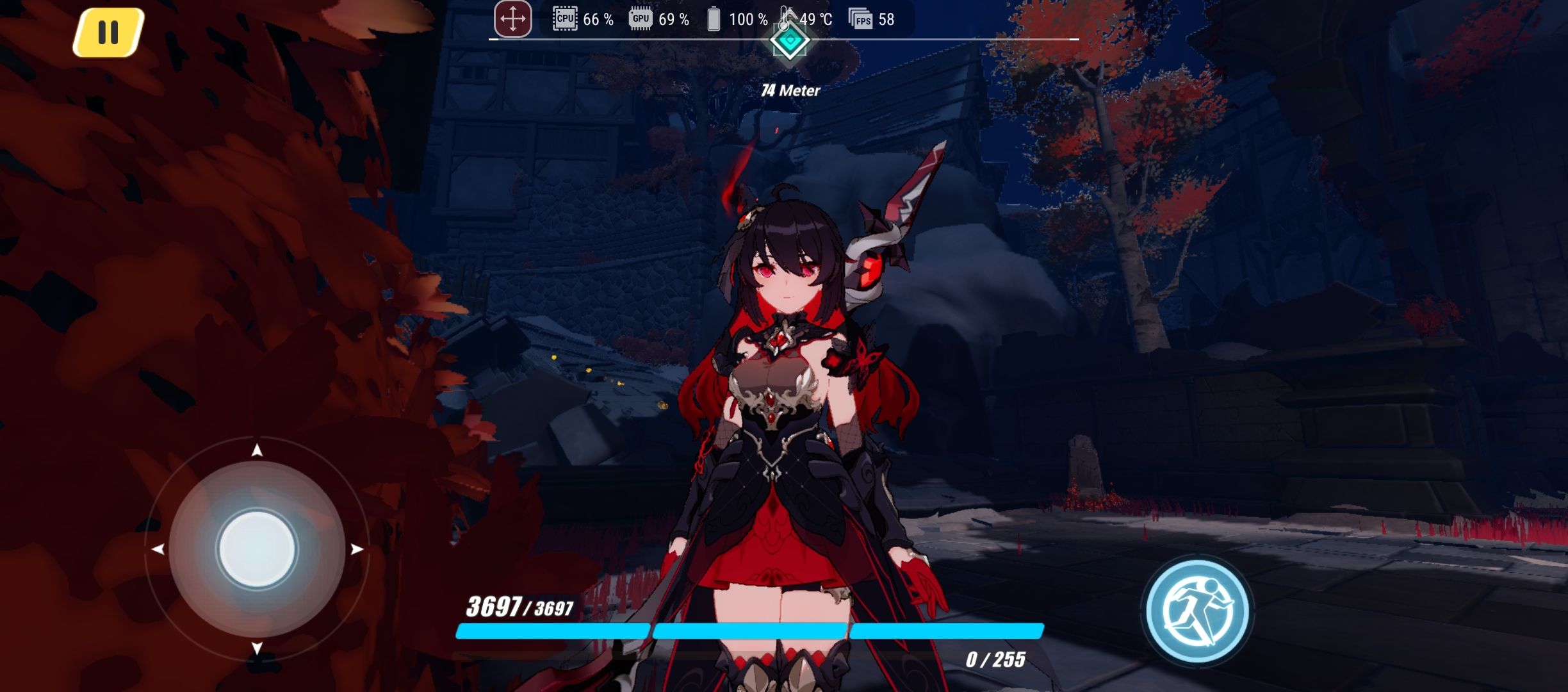Click the red crosshair overlay drag handle
The height and width of the screenshot is (692, 1568).
[x=512, y=19]
